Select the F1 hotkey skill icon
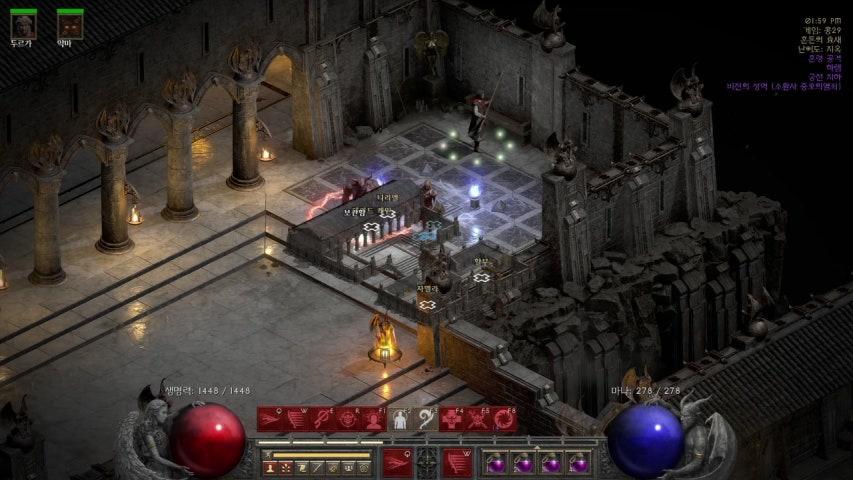The image size is (853, 480). (x=374, y=419)
